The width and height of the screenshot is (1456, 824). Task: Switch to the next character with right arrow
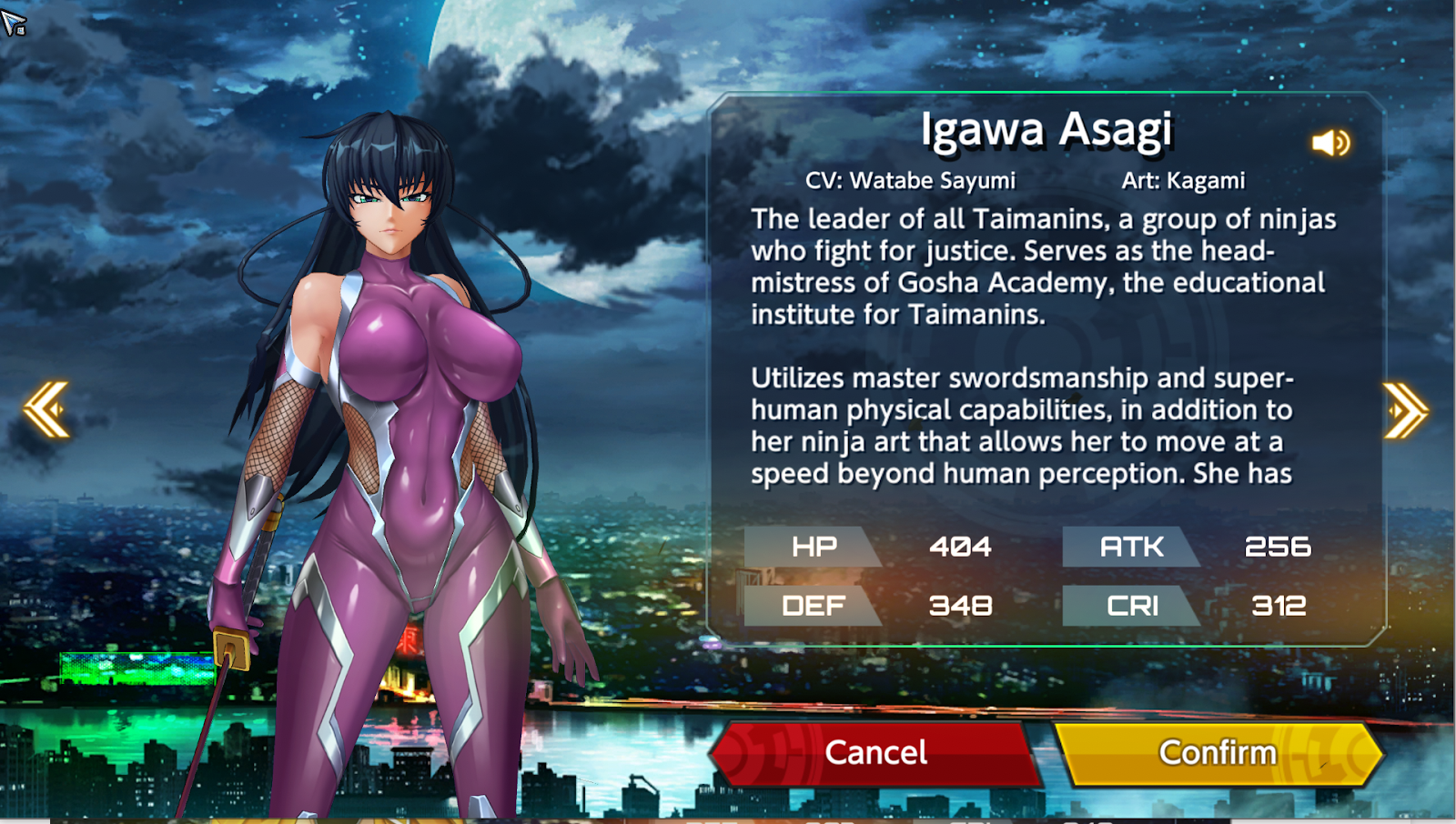[x=1404, y=410]
